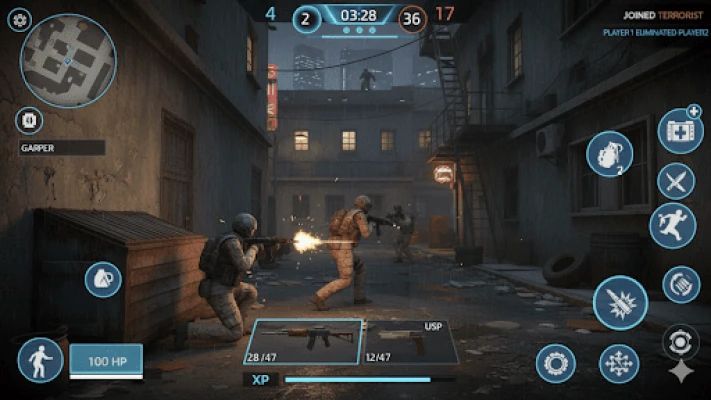Fire the weapon with the bullet button
711x400 pixels.
point(620,303)
